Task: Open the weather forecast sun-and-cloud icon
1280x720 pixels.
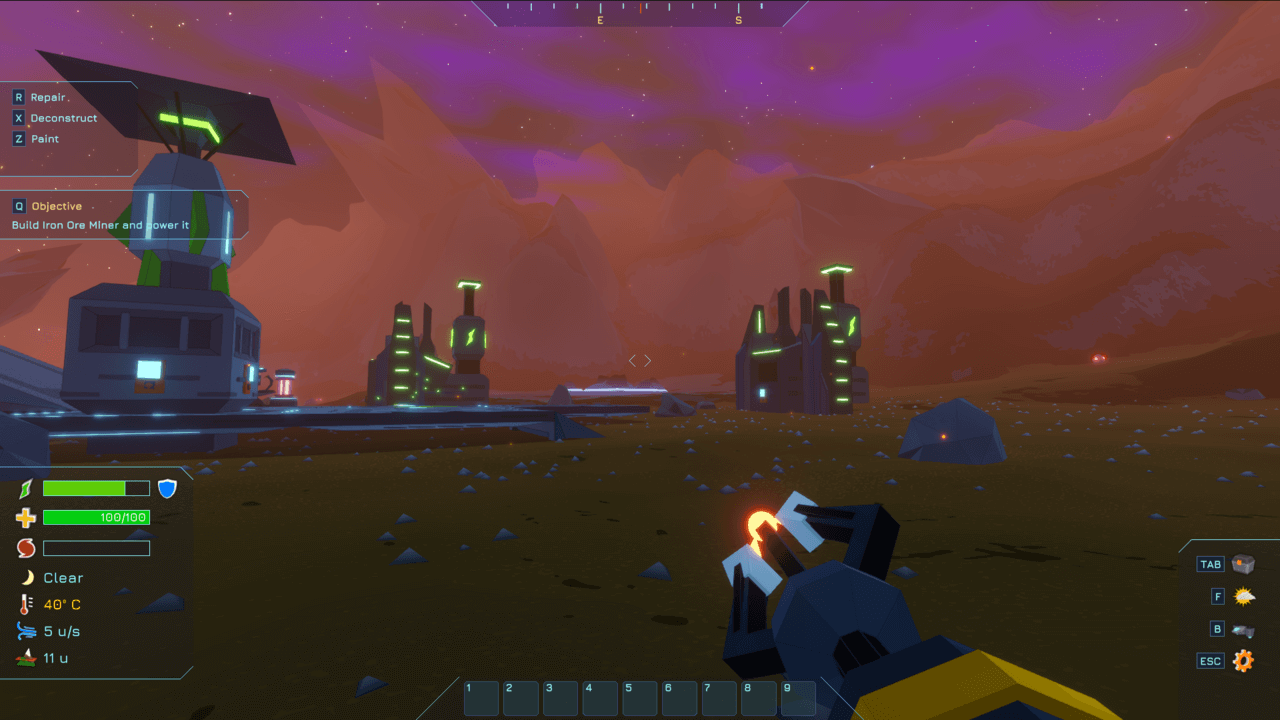Action: [x=1244, y=597]
